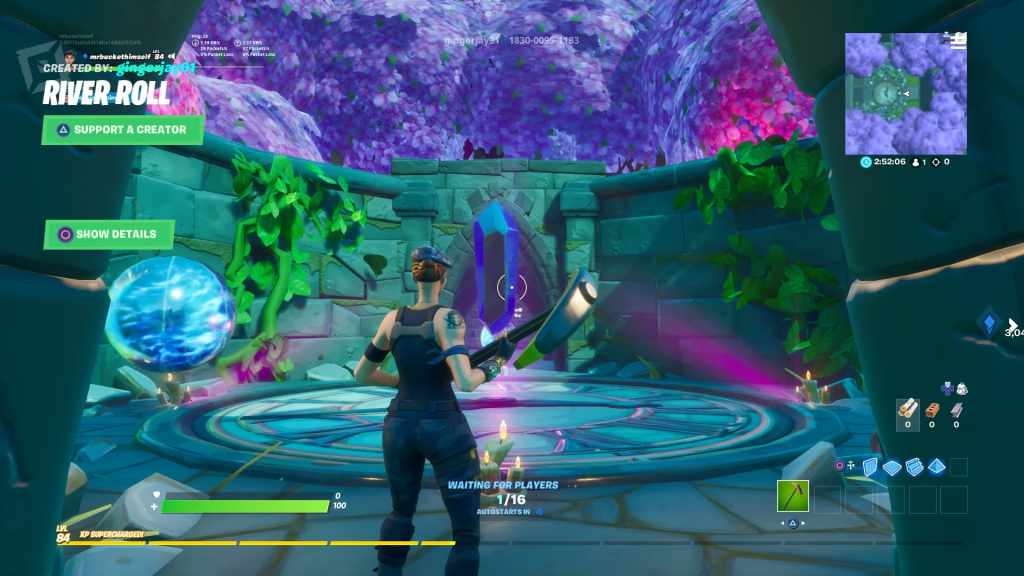Select the wall building piece
Image resolution: width=1024 pixels, height=576 pixels.
tap(870, 466)
